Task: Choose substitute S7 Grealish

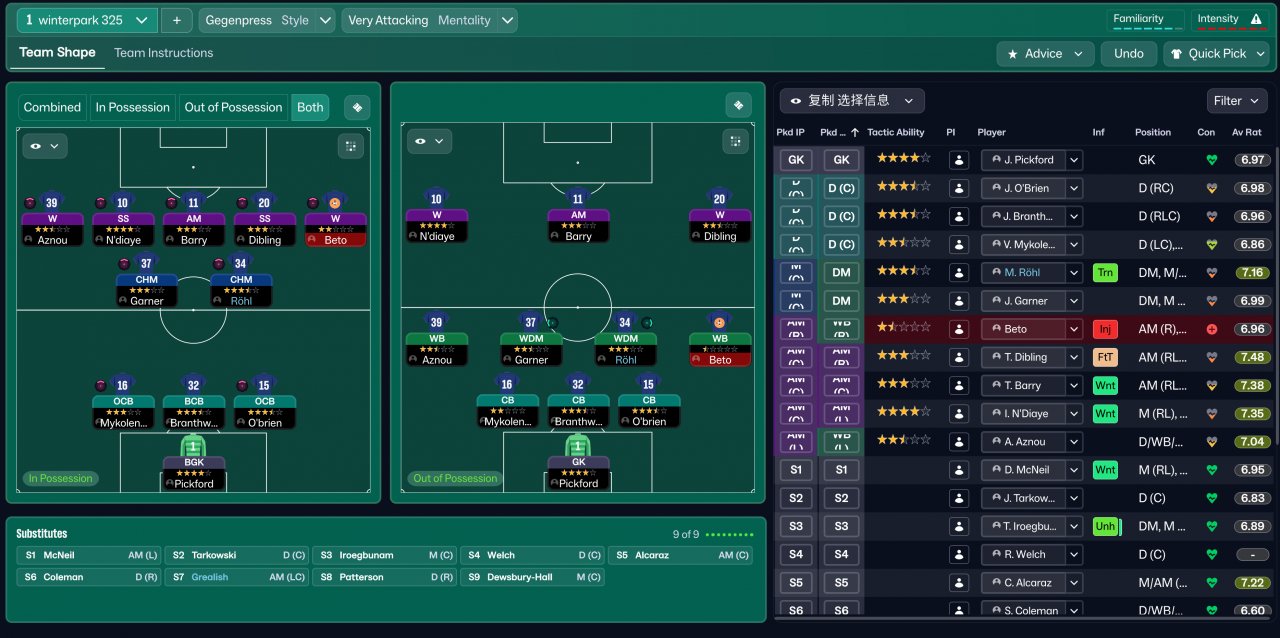Action: (x=233, y=577)
